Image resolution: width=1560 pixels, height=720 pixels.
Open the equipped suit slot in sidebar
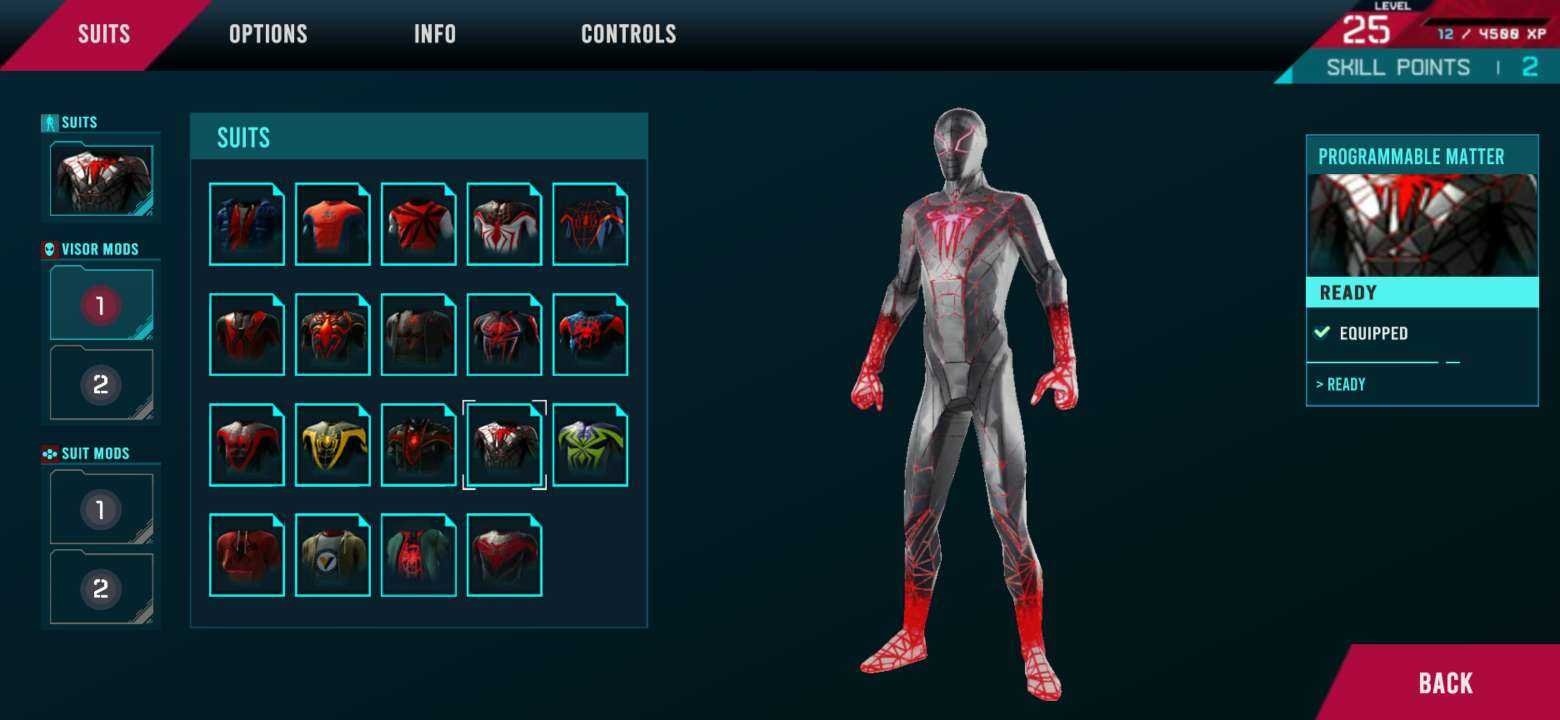click(x=101, y=179)
